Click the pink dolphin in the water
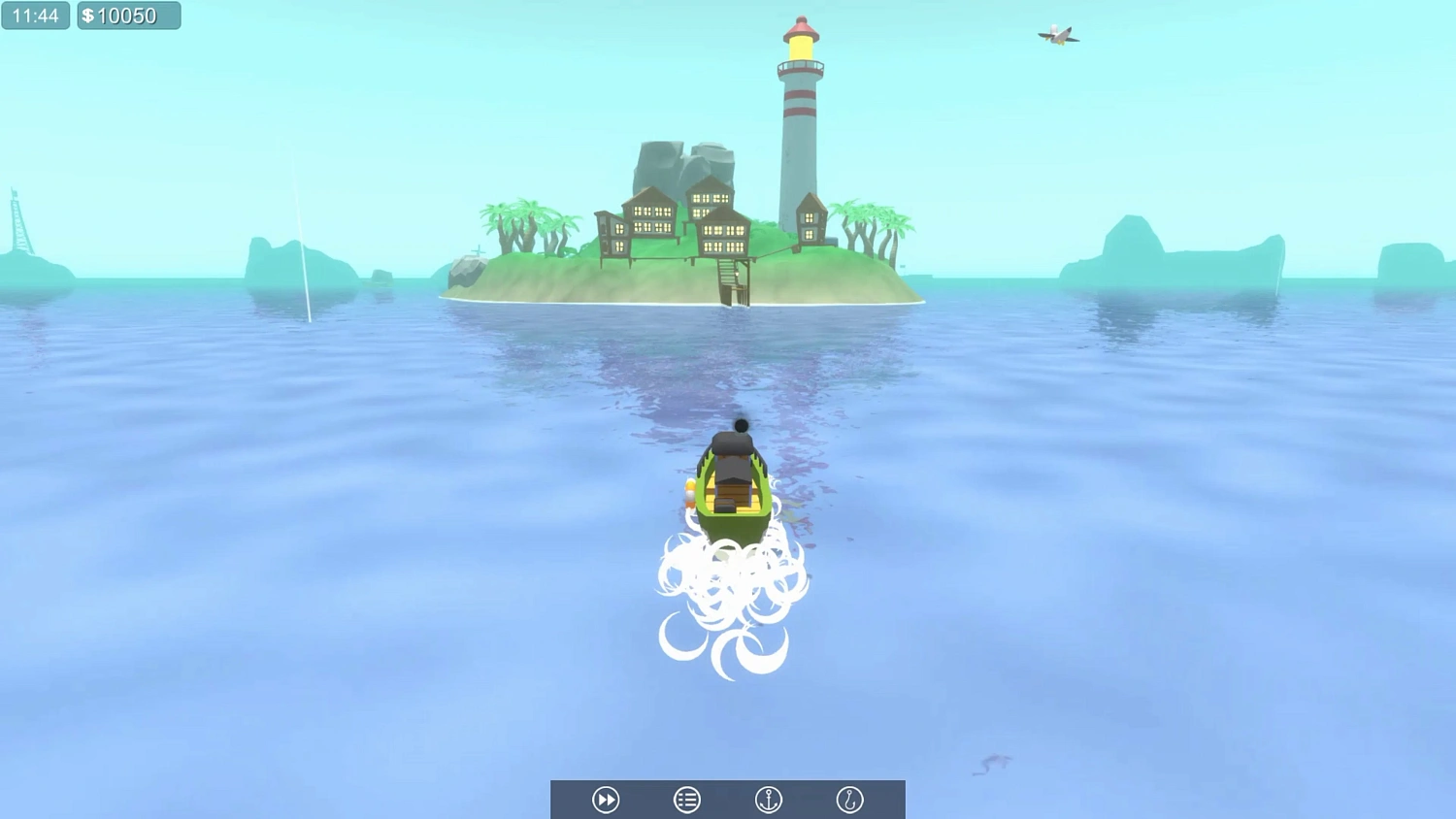Image resolution: width=1456 pixels, height=819 pixels. [x=991, y=765]
